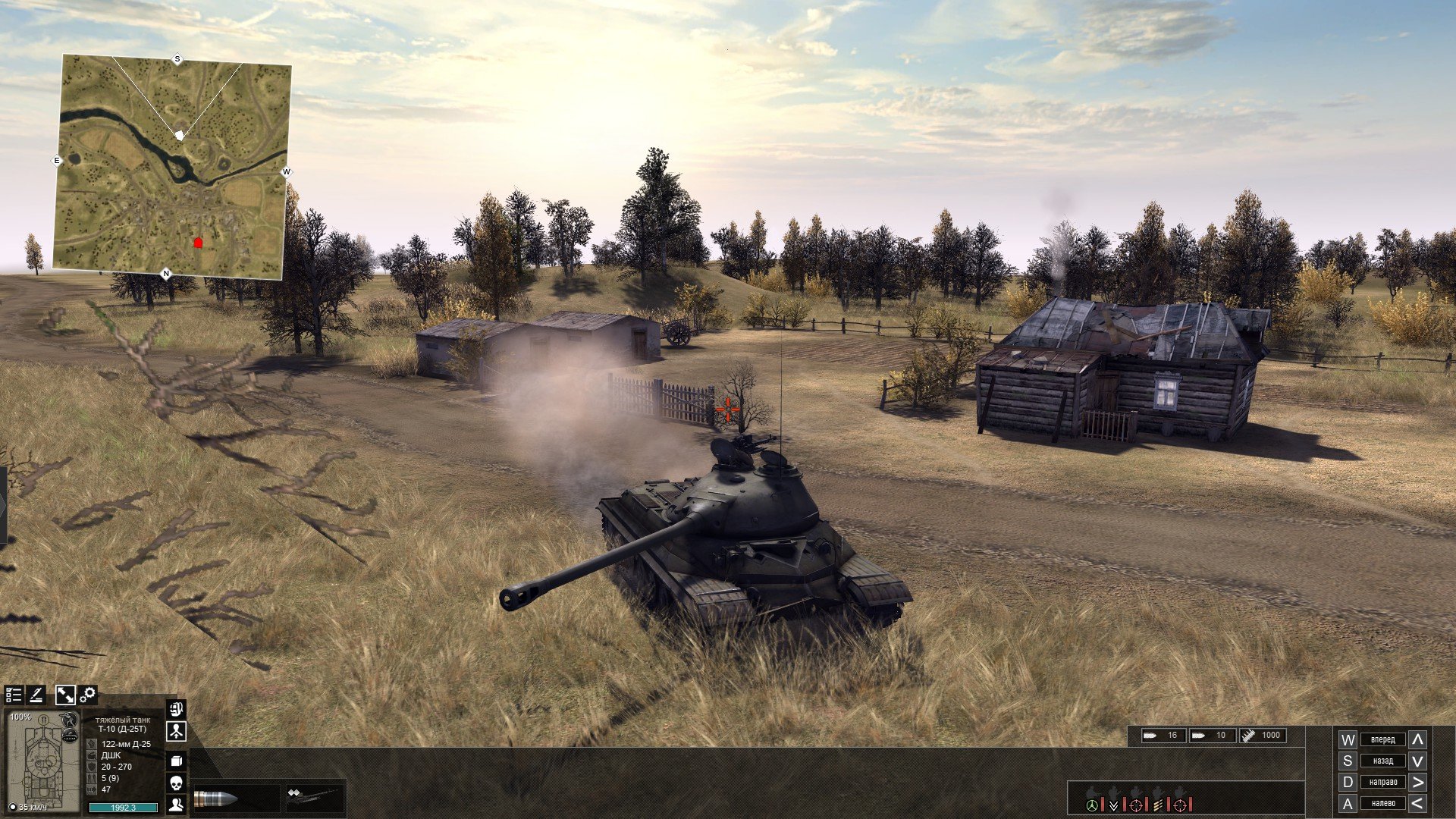Select the DShK machine gun slot

click(313, 796)
